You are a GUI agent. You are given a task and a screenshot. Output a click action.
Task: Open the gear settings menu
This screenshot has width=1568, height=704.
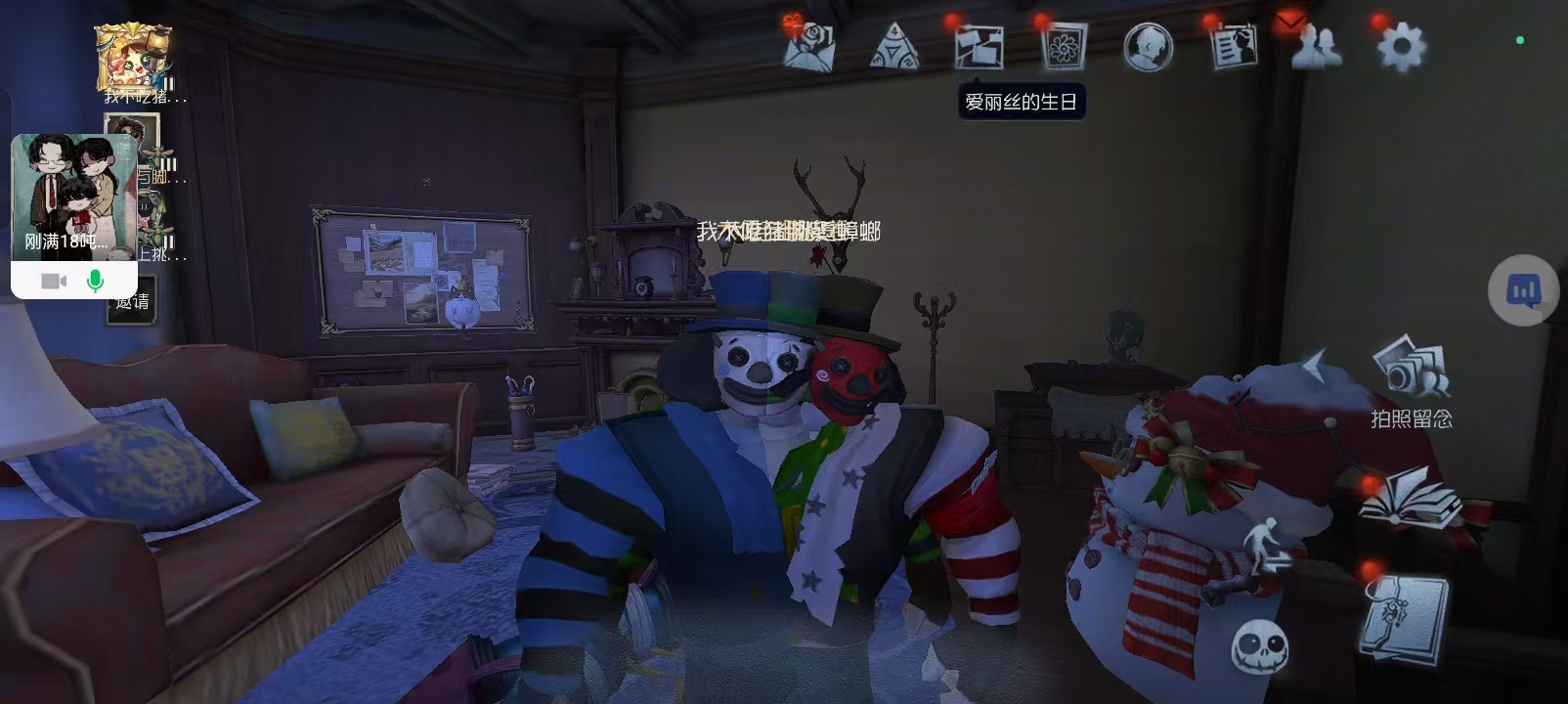tap(1401, 46)
